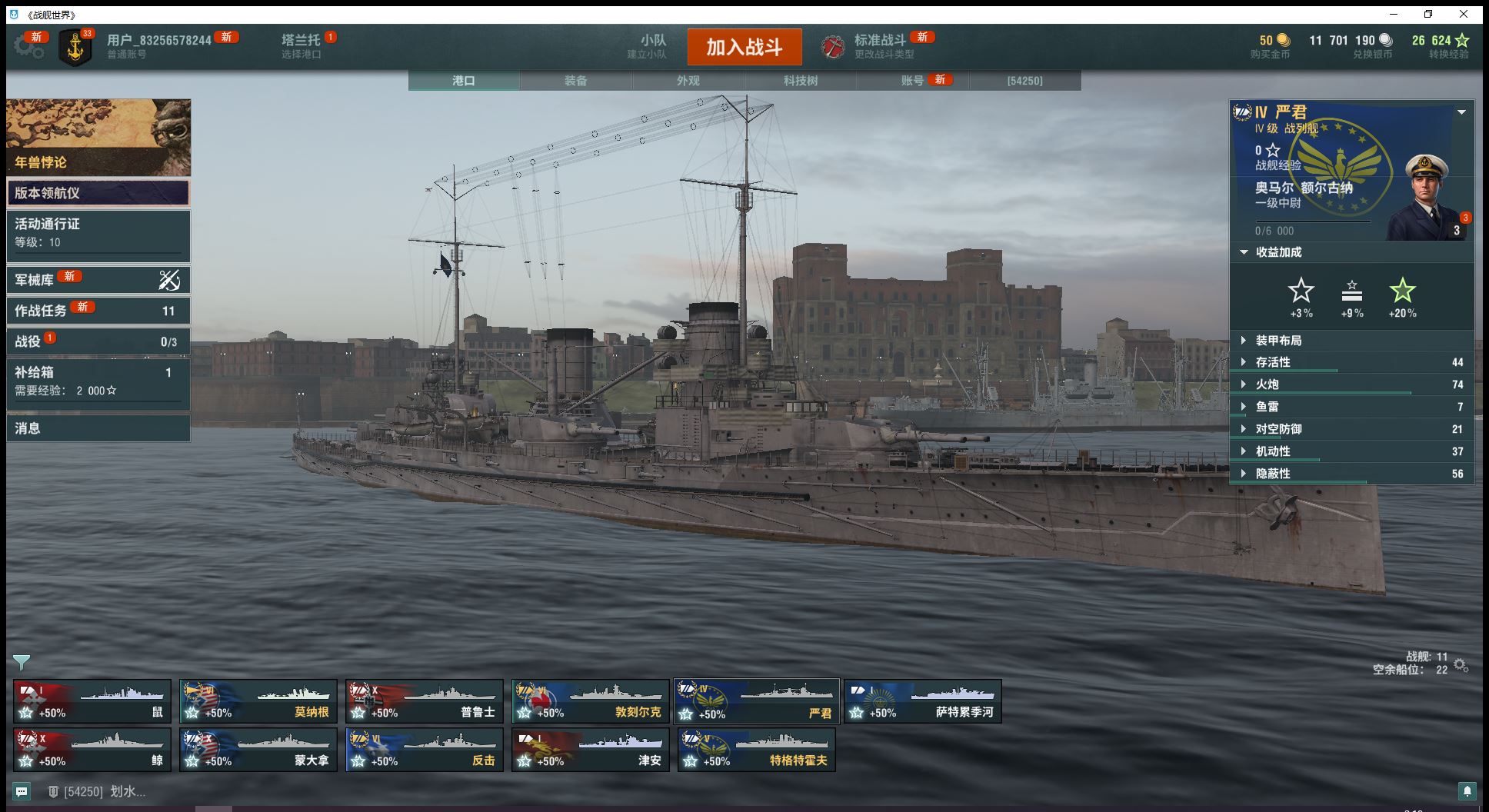The image size is (1489, 812).
Task: Click the 加入战斗 battle button
Action: 744,47
